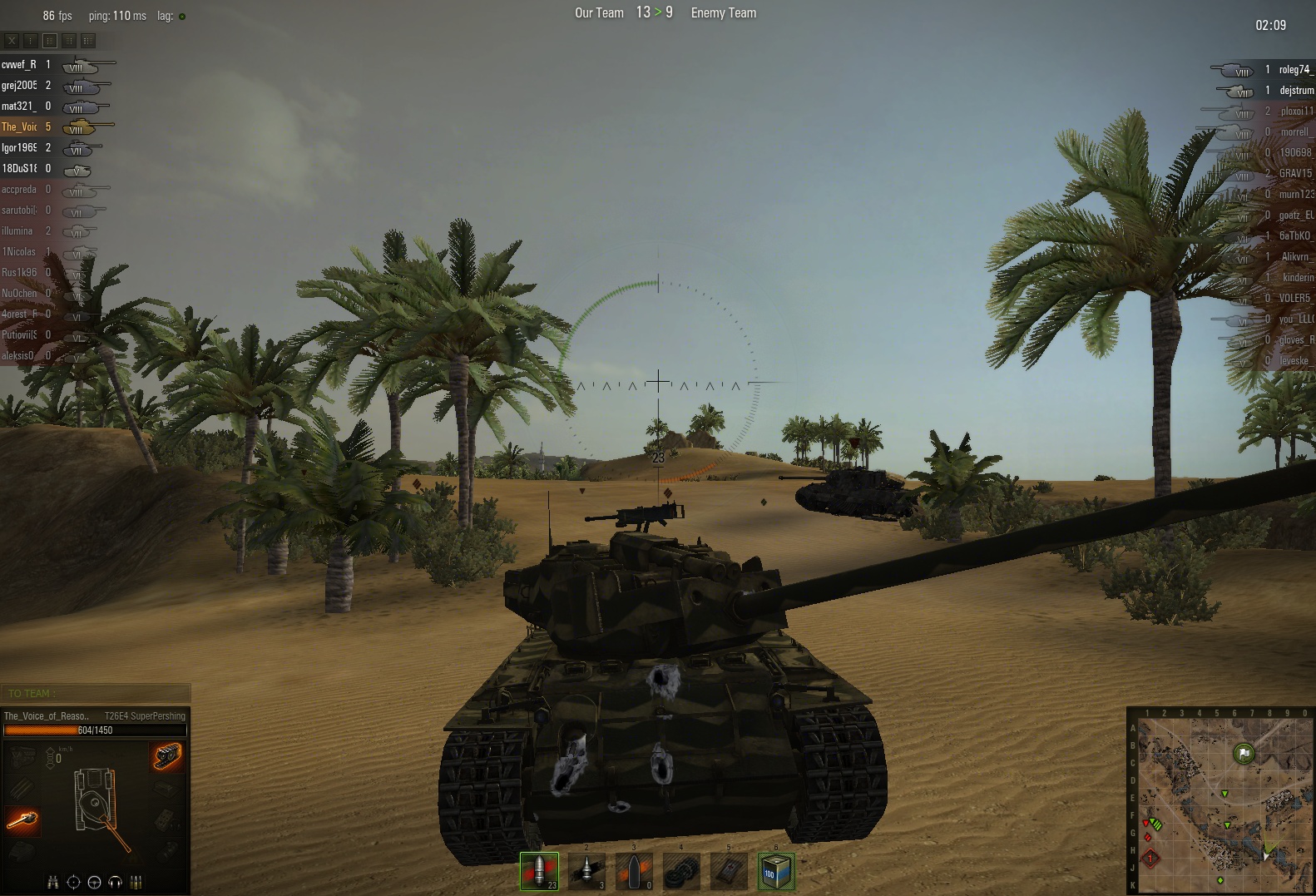
Task: Select player cvwef_R in the team list
Action: (19, 65)
